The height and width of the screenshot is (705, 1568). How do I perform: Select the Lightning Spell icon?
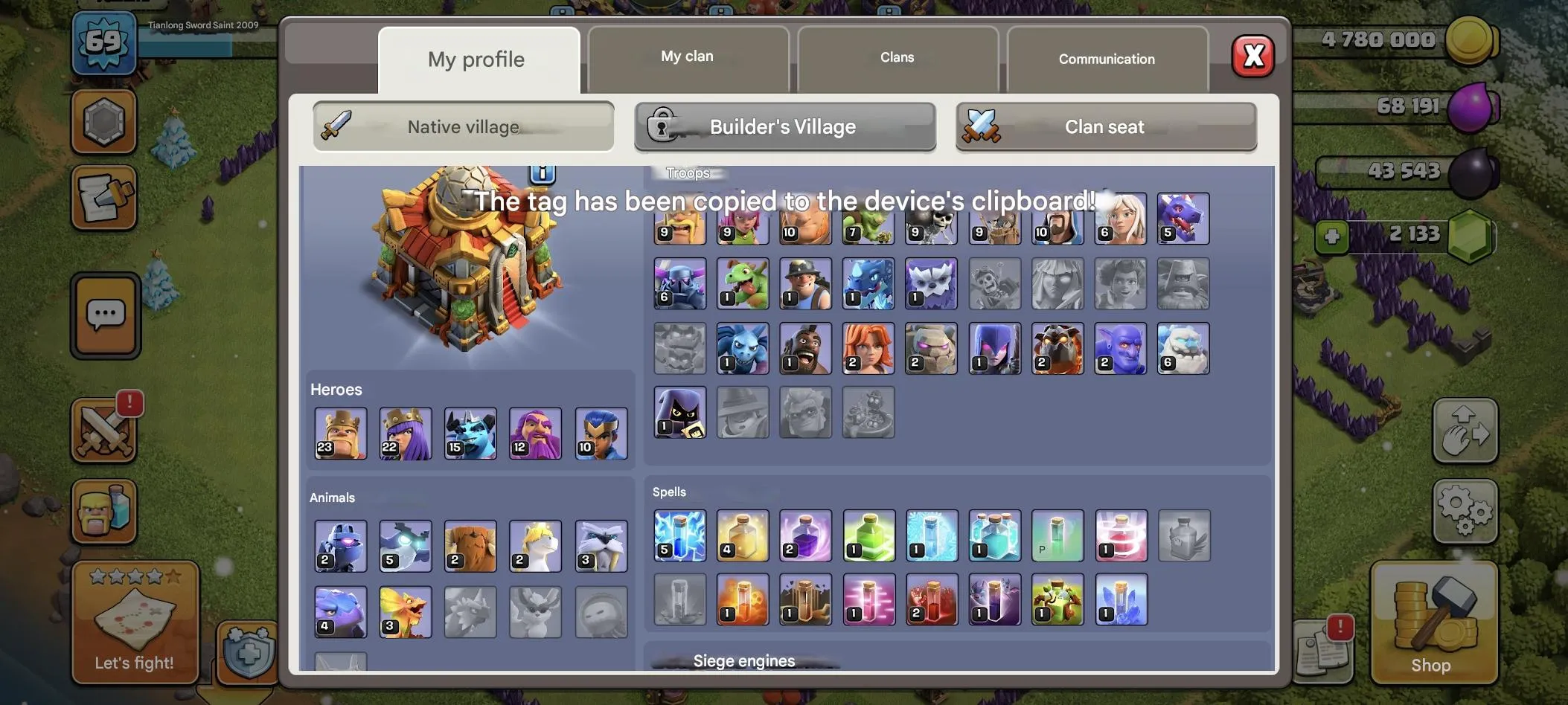point(679,535)
